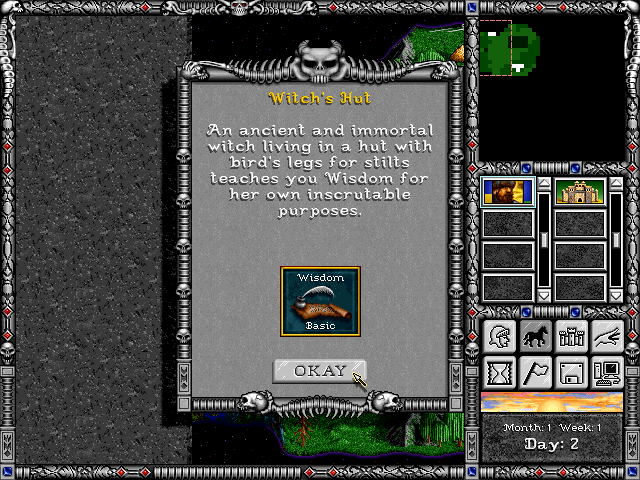Select the castle icon in the town list
Screen dimensions: 640x480
tap(580, 192)
